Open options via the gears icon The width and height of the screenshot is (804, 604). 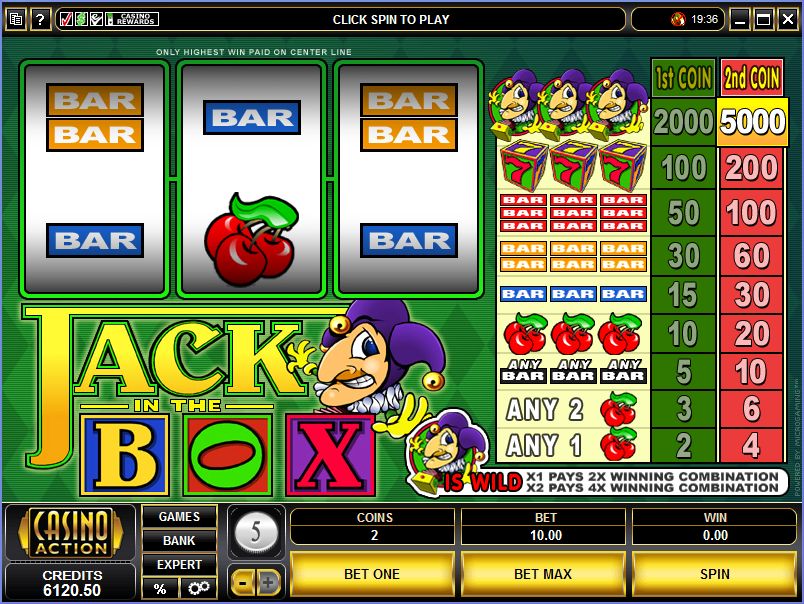pos(197,588)
